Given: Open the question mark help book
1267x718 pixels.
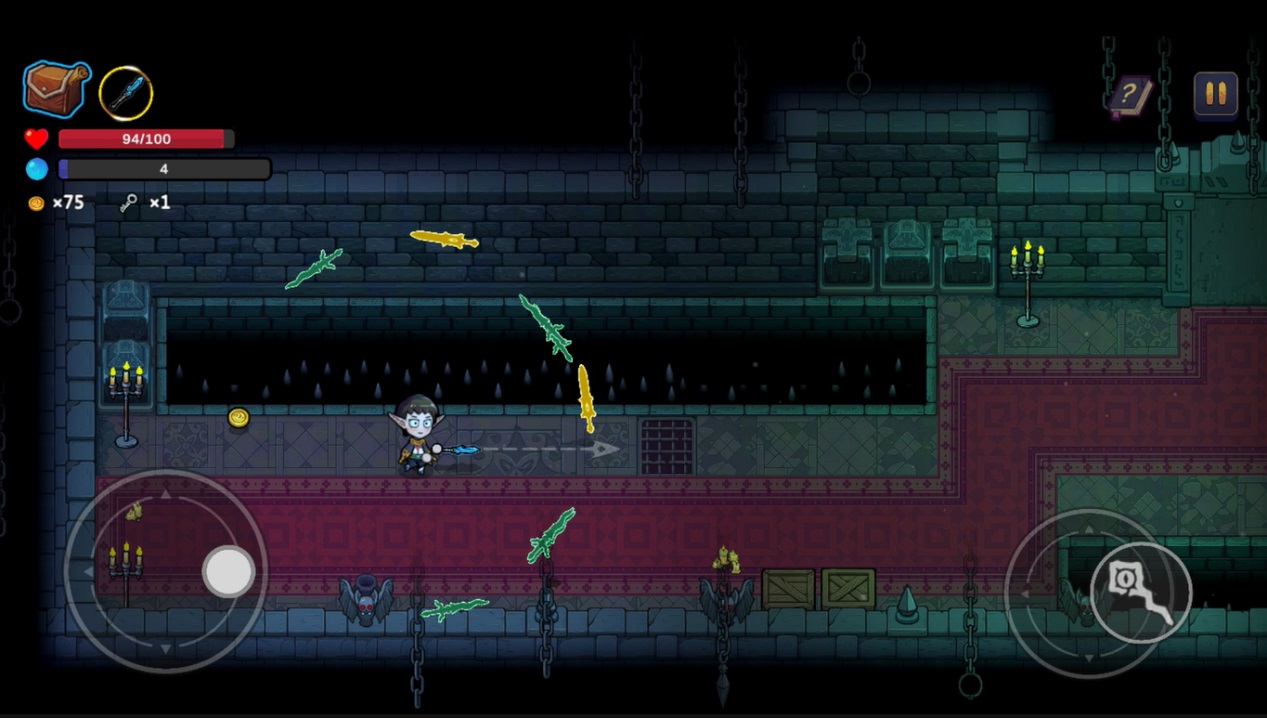Looking at the screenshot, I should [x=1130, y=97].
